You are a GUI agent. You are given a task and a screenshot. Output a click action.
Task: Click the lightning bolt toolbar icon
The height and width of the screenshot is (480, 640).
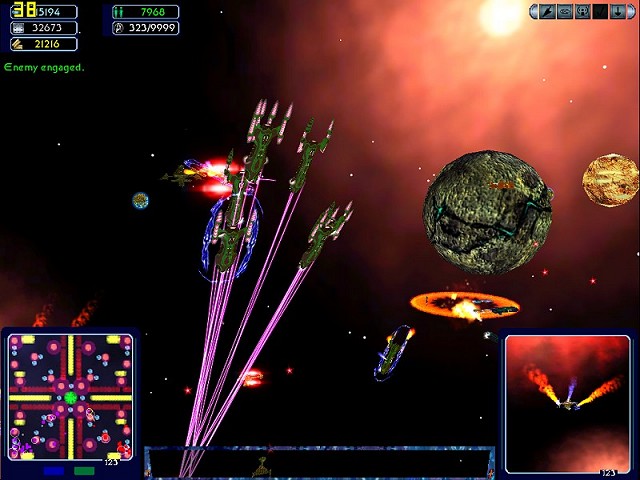547,12
